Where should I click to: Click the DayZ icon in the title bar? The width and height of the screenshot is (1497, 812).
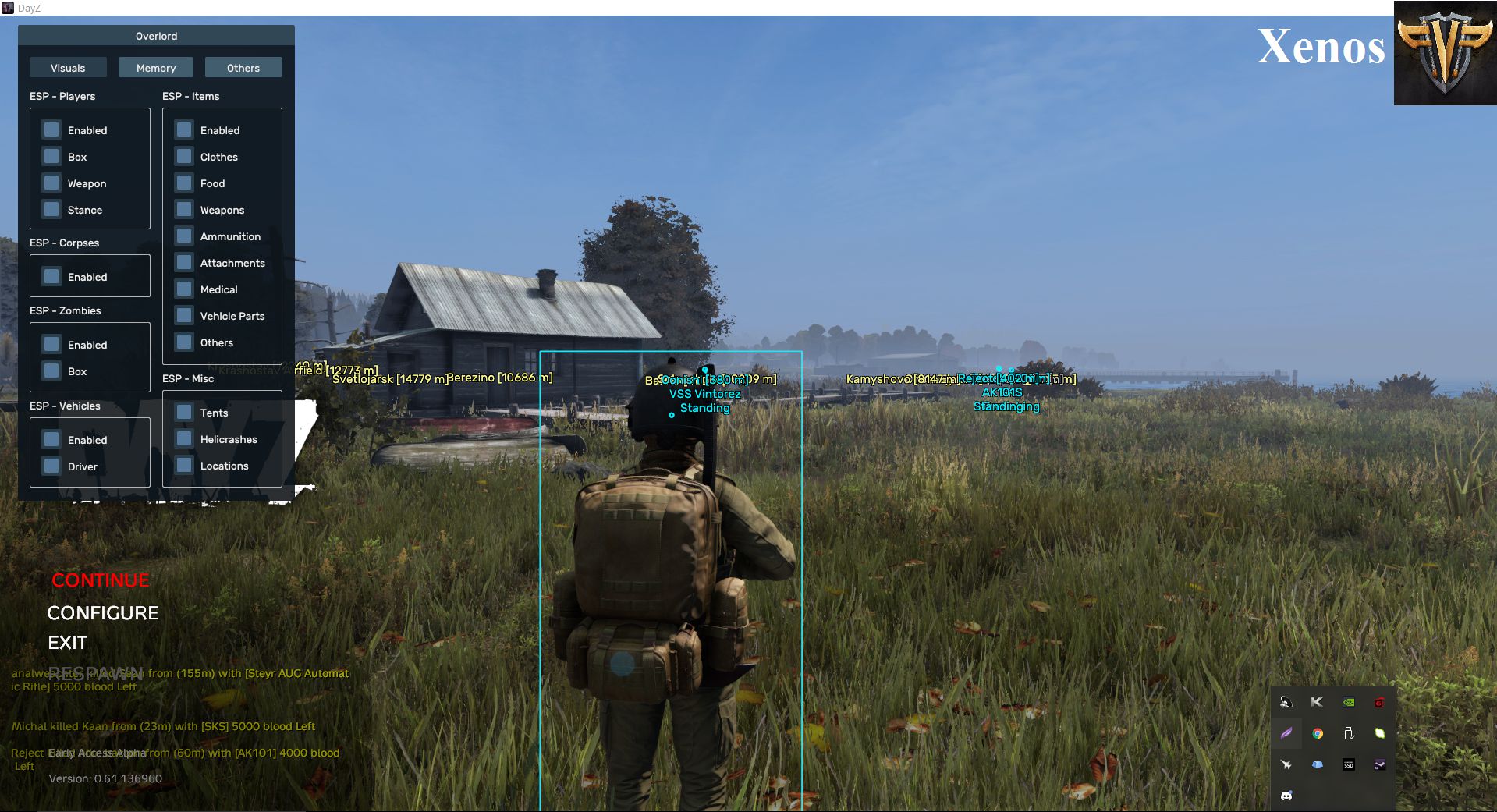coord(8,8)
